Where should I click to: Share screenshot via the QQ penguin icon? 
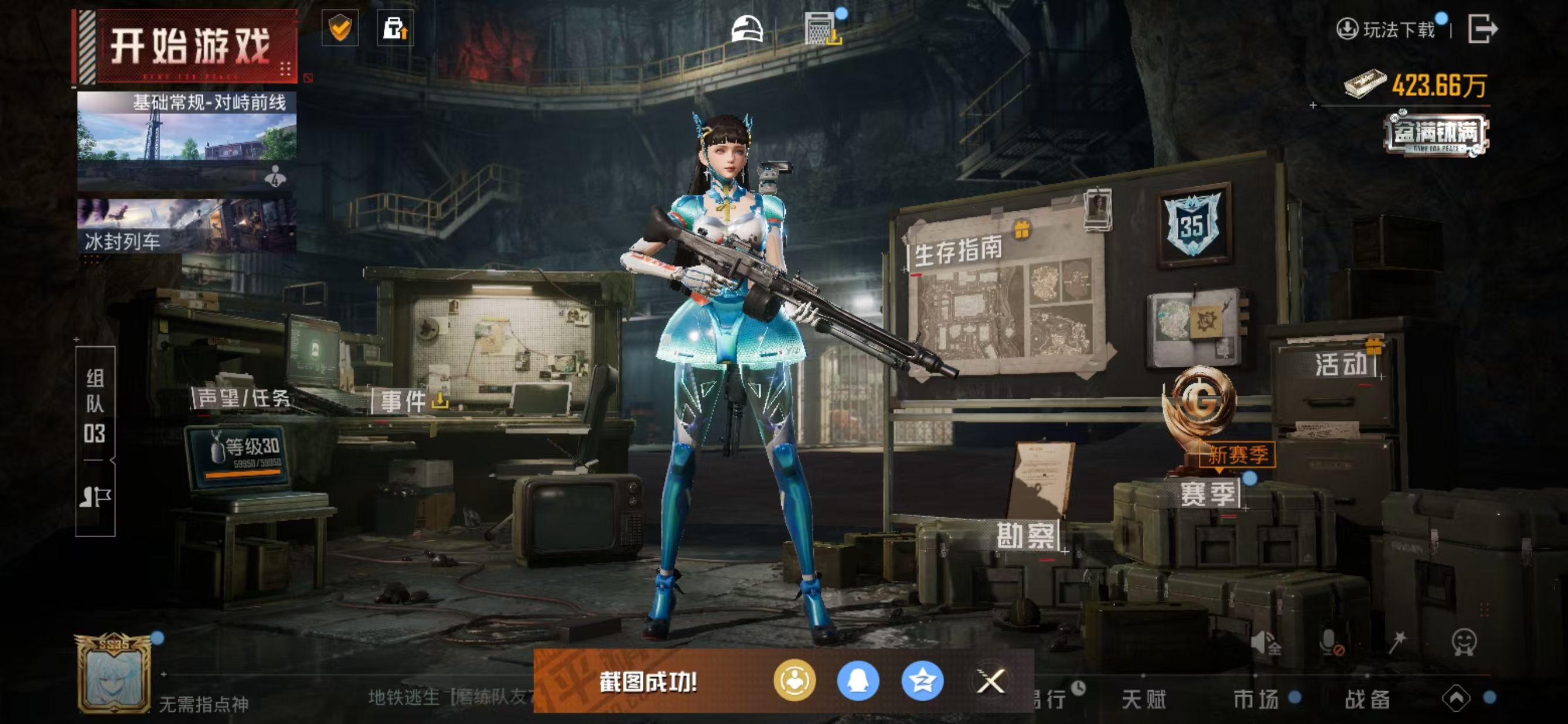[x=858, y=681]
